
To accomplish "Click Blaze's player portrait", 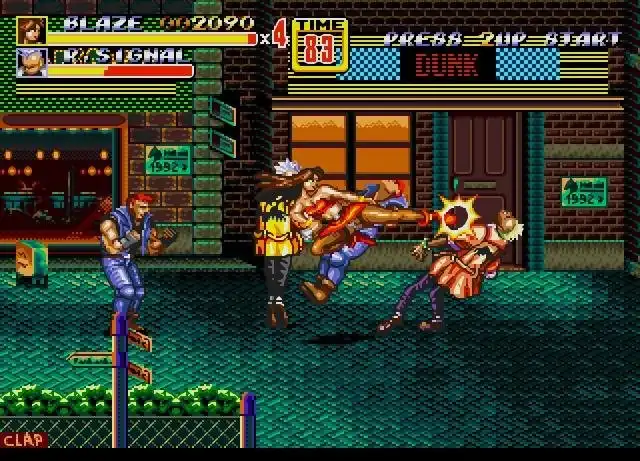I will [x=31, y=31].
